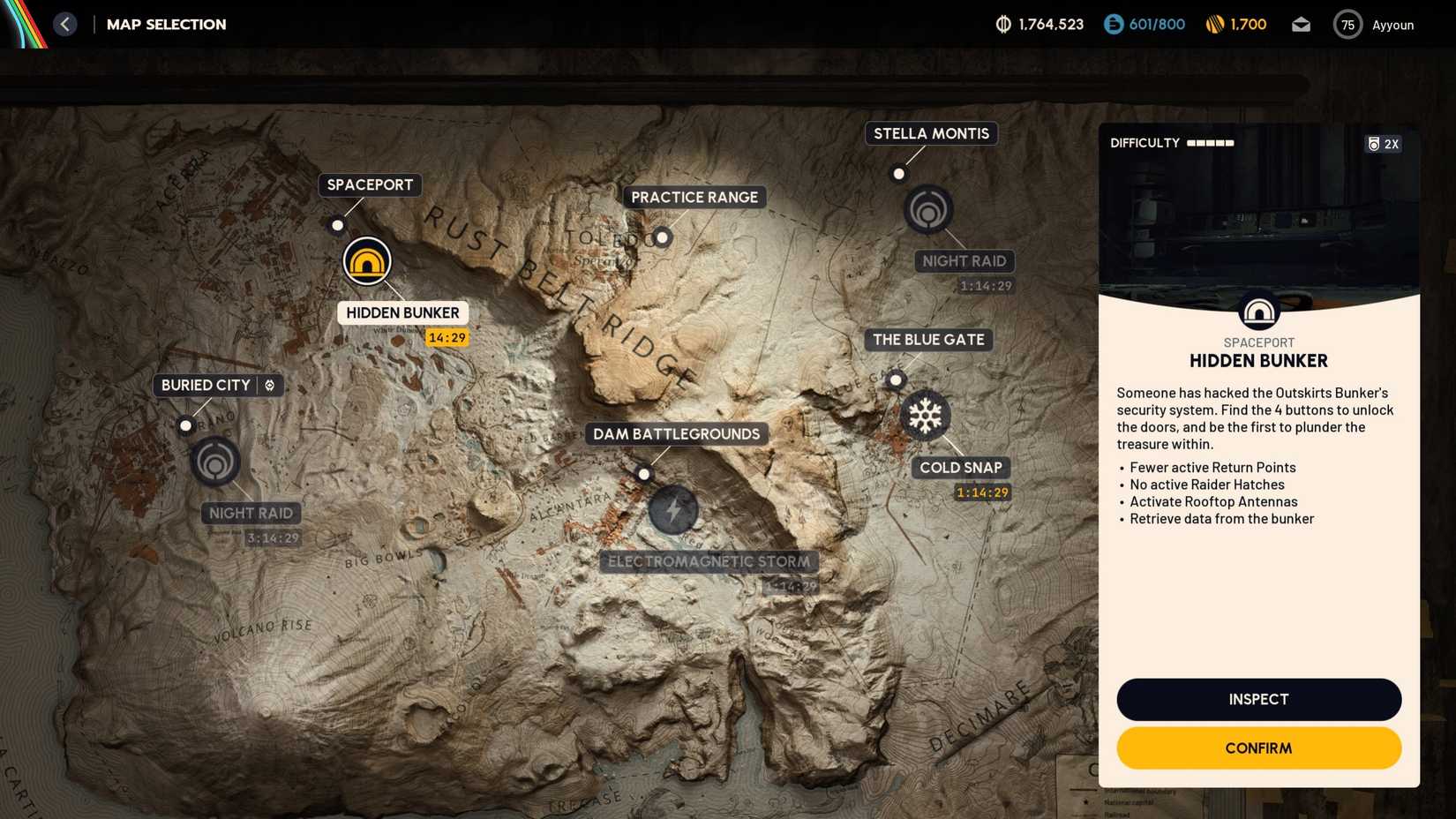1456x819 pixels.
Task: Select the Spaceport map marker
Action: point(337,225)
